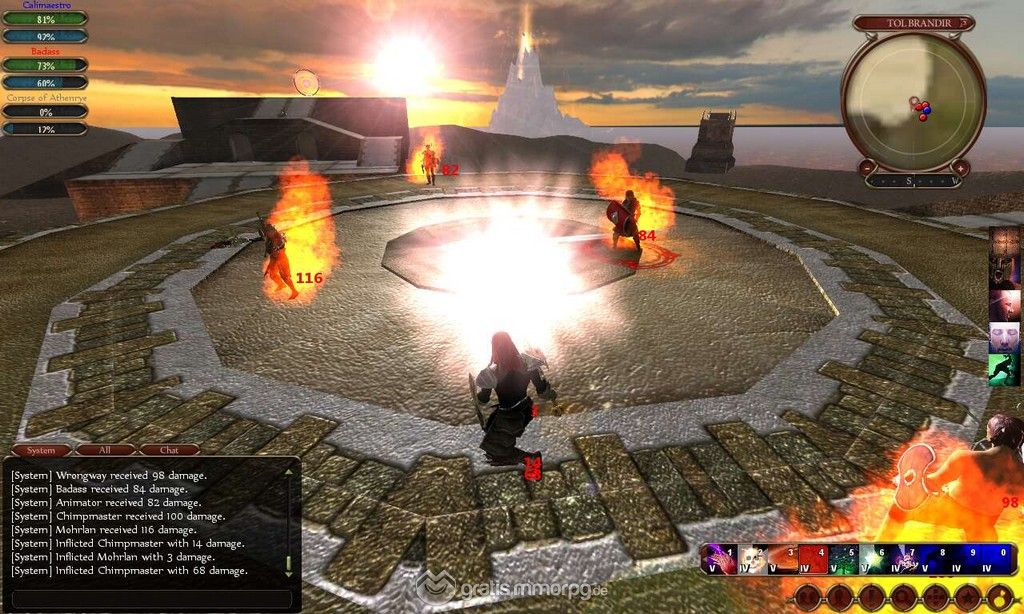Open the yellow-highlighted round menu button
This screenshot has height=614, width=1024.
coord(1002,597)
